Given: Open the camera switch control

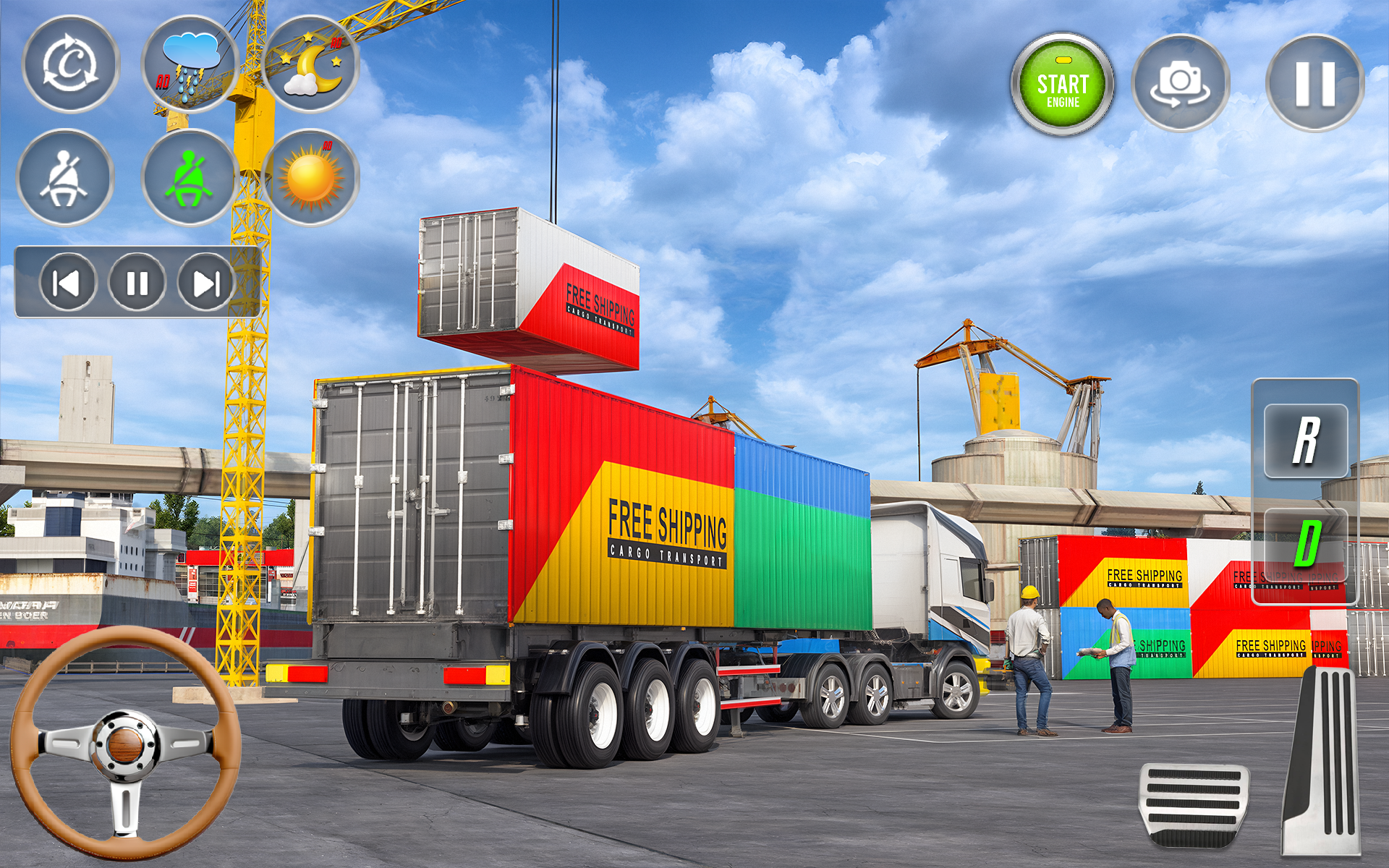Looking at the screenshot, I should tap(1182, 82).
